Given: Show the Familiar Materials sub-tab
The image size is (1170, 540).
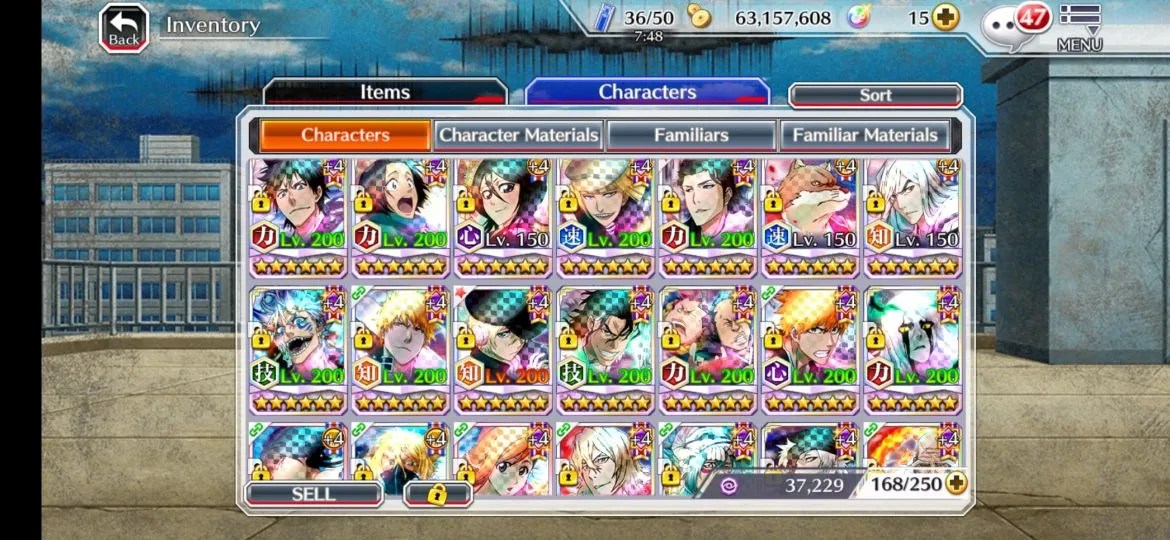Looking at the screenshot, I should (864, 135).
